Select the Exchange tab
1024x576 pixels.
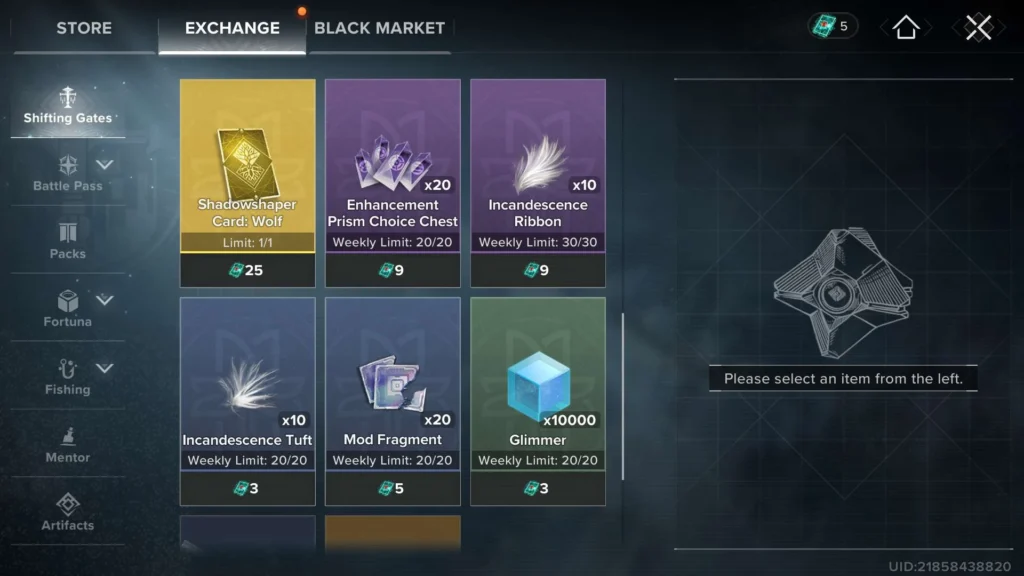pos(231,28)
